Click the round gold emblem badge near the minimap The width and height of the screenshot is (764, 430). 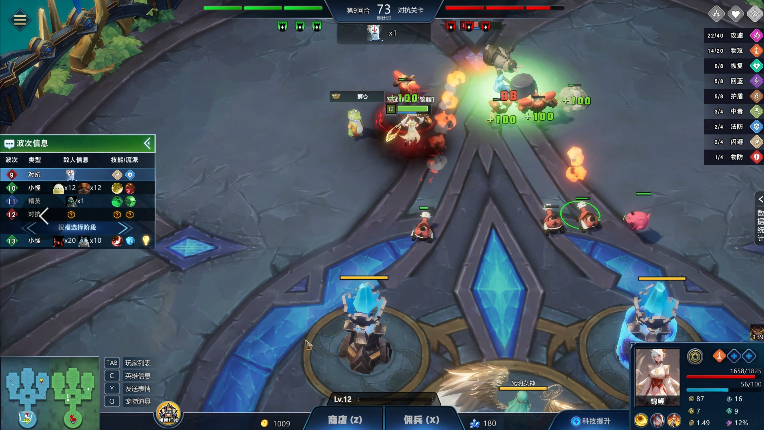(167, 412)
